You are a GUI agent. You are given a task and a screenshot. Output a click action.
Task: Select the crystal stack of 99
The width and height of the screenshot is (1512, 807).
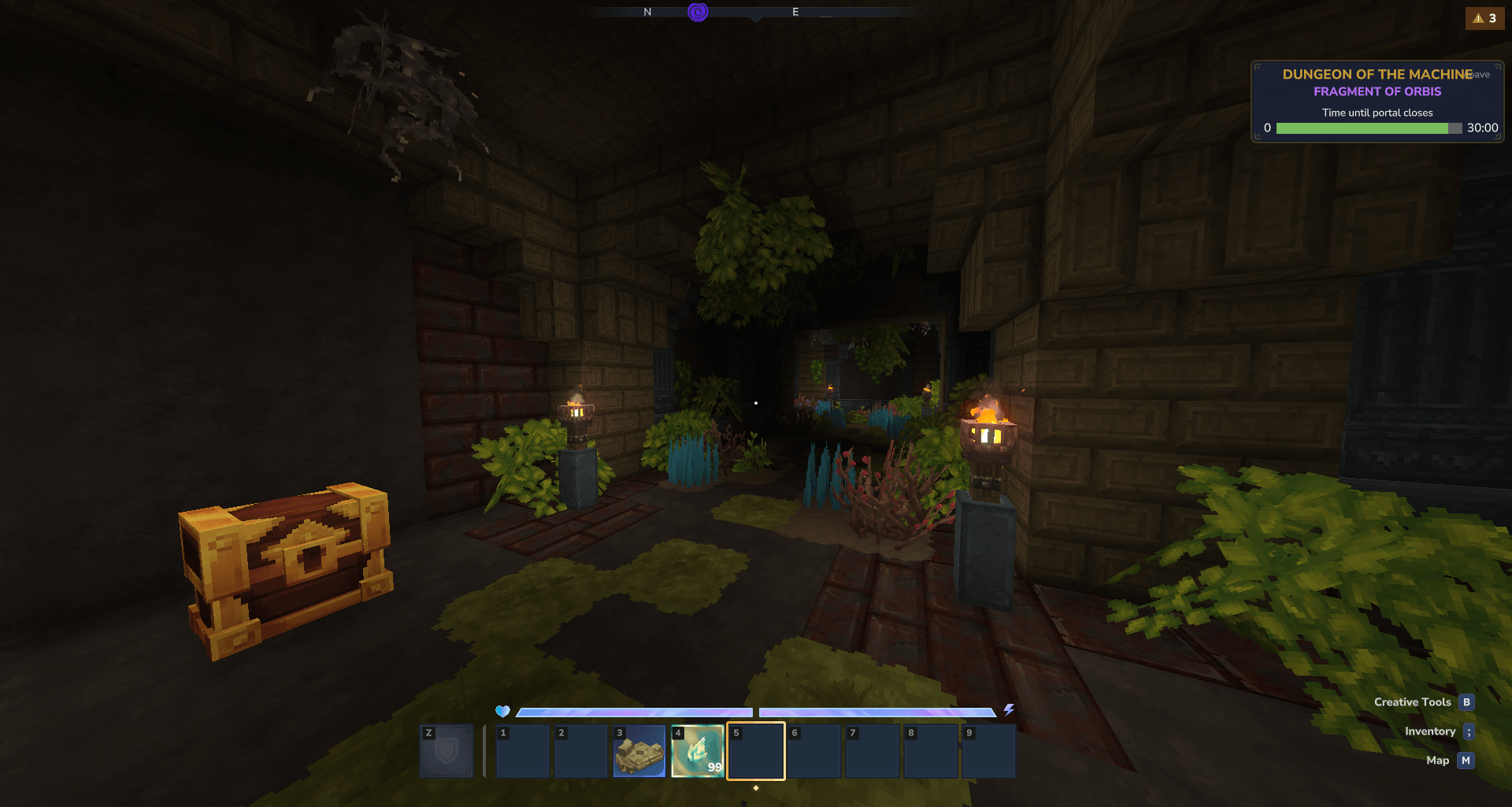pyautogui.click(x=697, y=751)
